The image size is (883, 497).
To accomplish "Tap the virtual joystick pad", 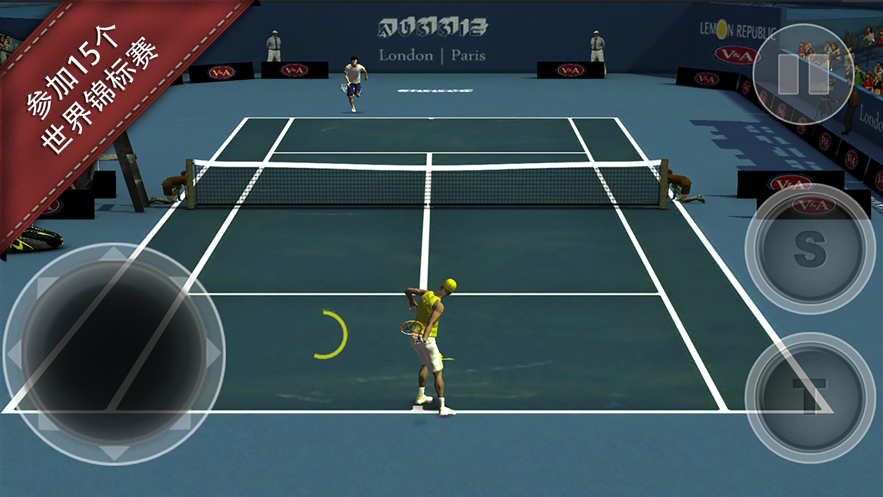I will pyautogui.click(x=113, y=351).
